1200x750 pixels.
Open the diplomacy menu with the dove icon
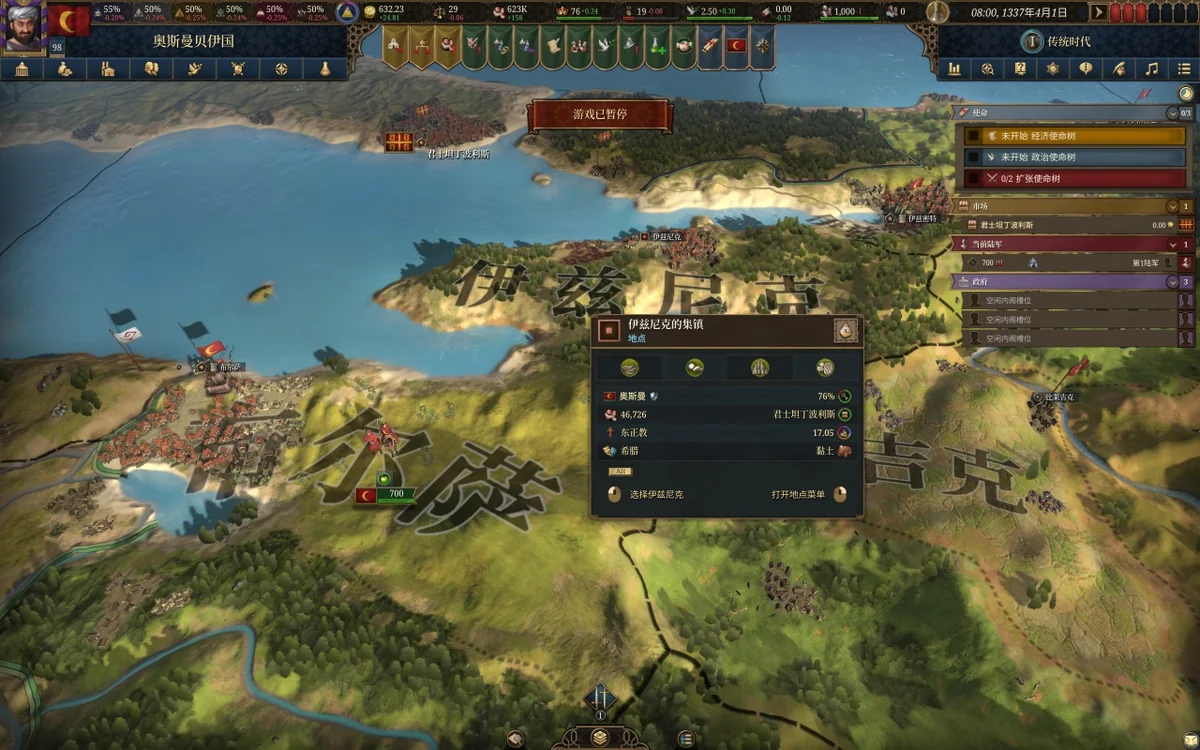point(195,69)
